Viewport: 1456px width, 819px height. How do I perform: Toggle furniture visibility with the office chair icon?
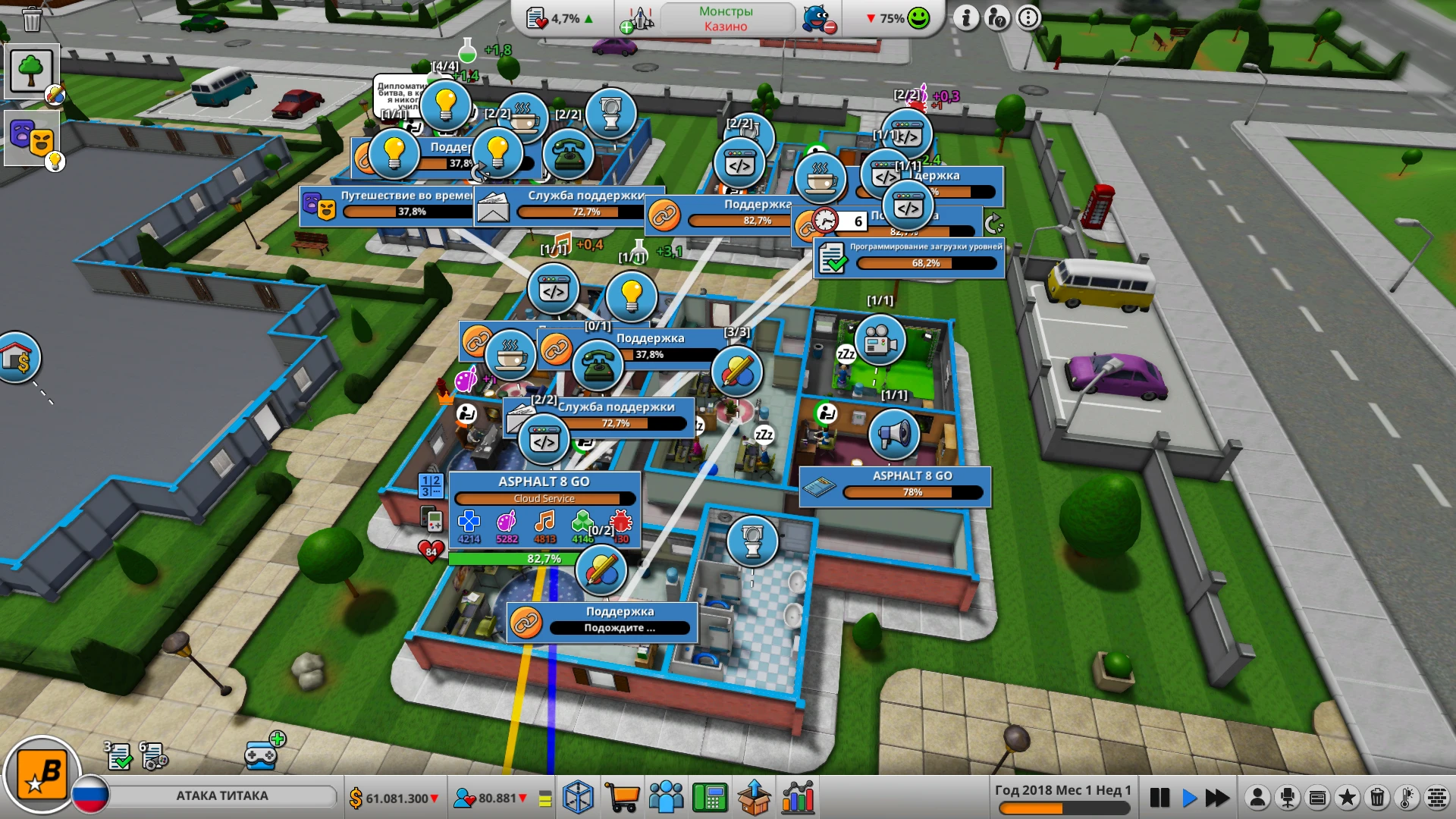1288,798
